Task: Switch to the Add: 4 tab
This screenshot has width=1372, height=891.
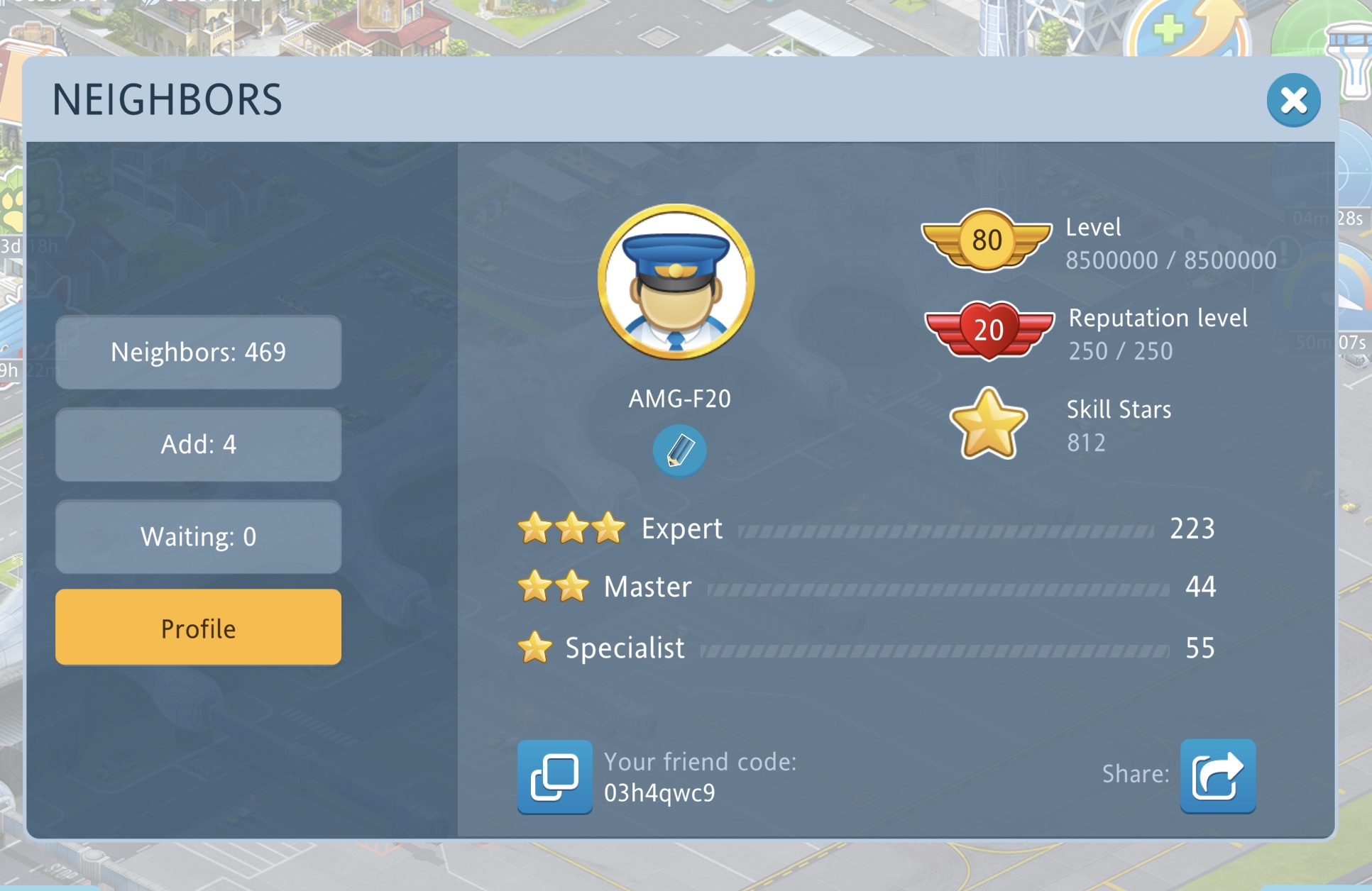Action: click(198, 445)
